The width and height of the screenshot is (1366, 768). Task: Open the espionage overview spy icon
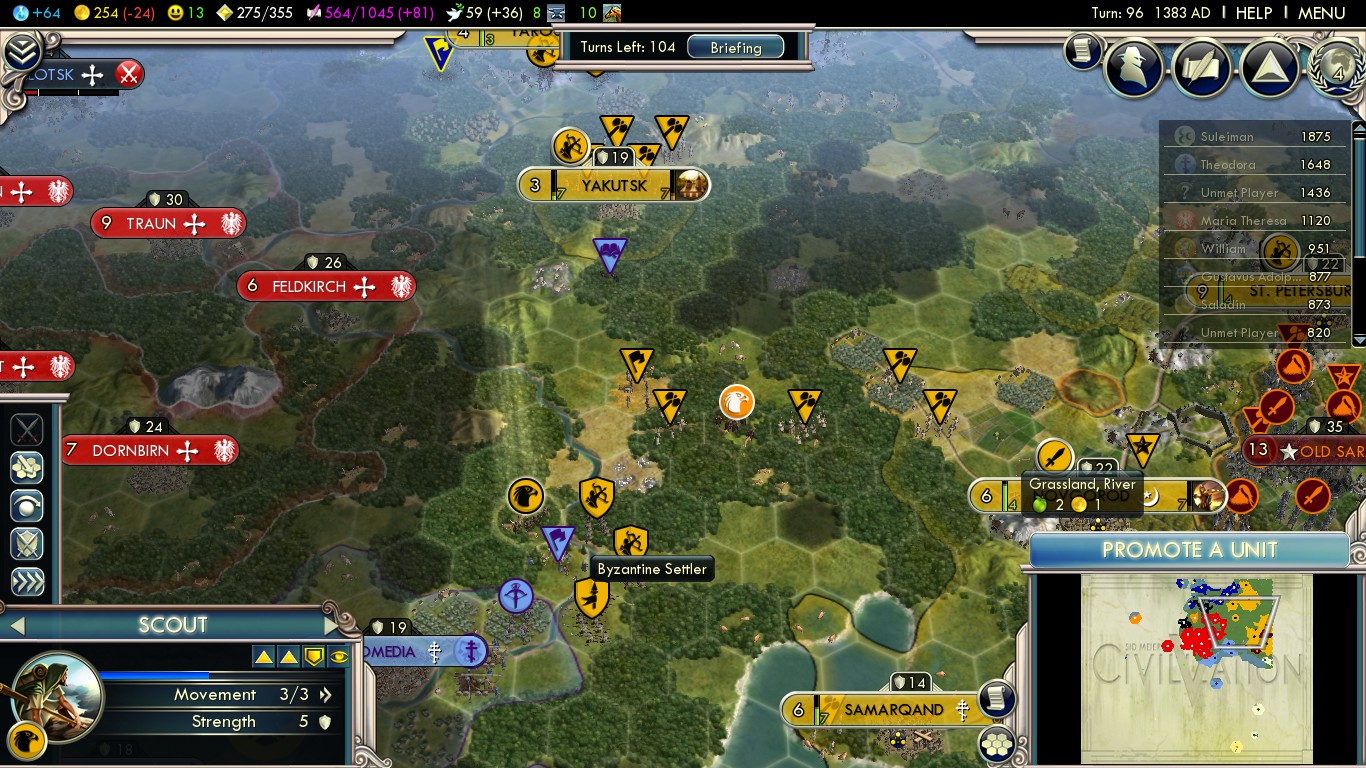click(x=1133, y=66)
